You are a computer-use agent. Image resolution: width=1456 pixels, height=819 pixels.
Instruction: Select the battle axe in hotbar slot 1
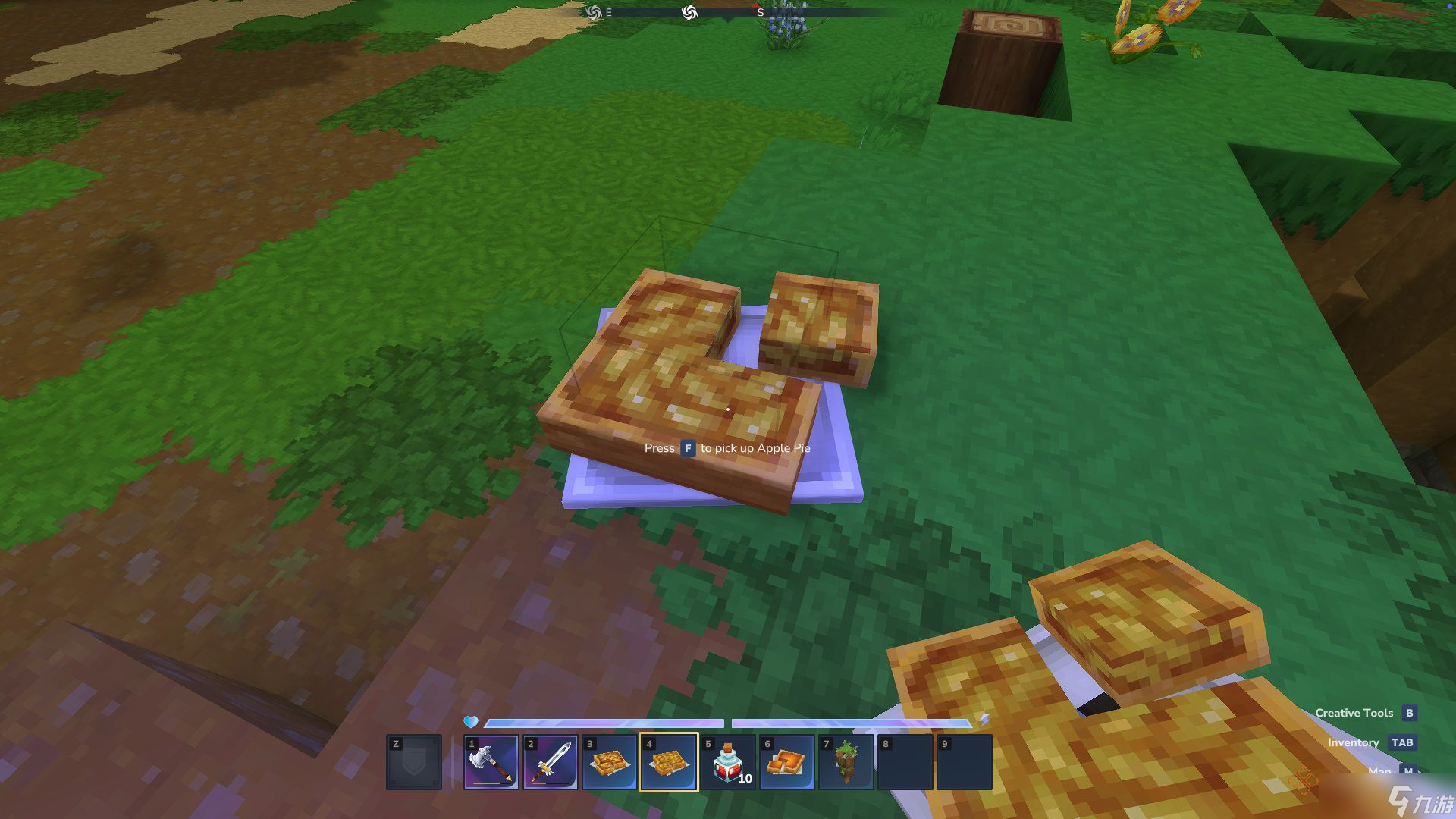tap(491, 762)
